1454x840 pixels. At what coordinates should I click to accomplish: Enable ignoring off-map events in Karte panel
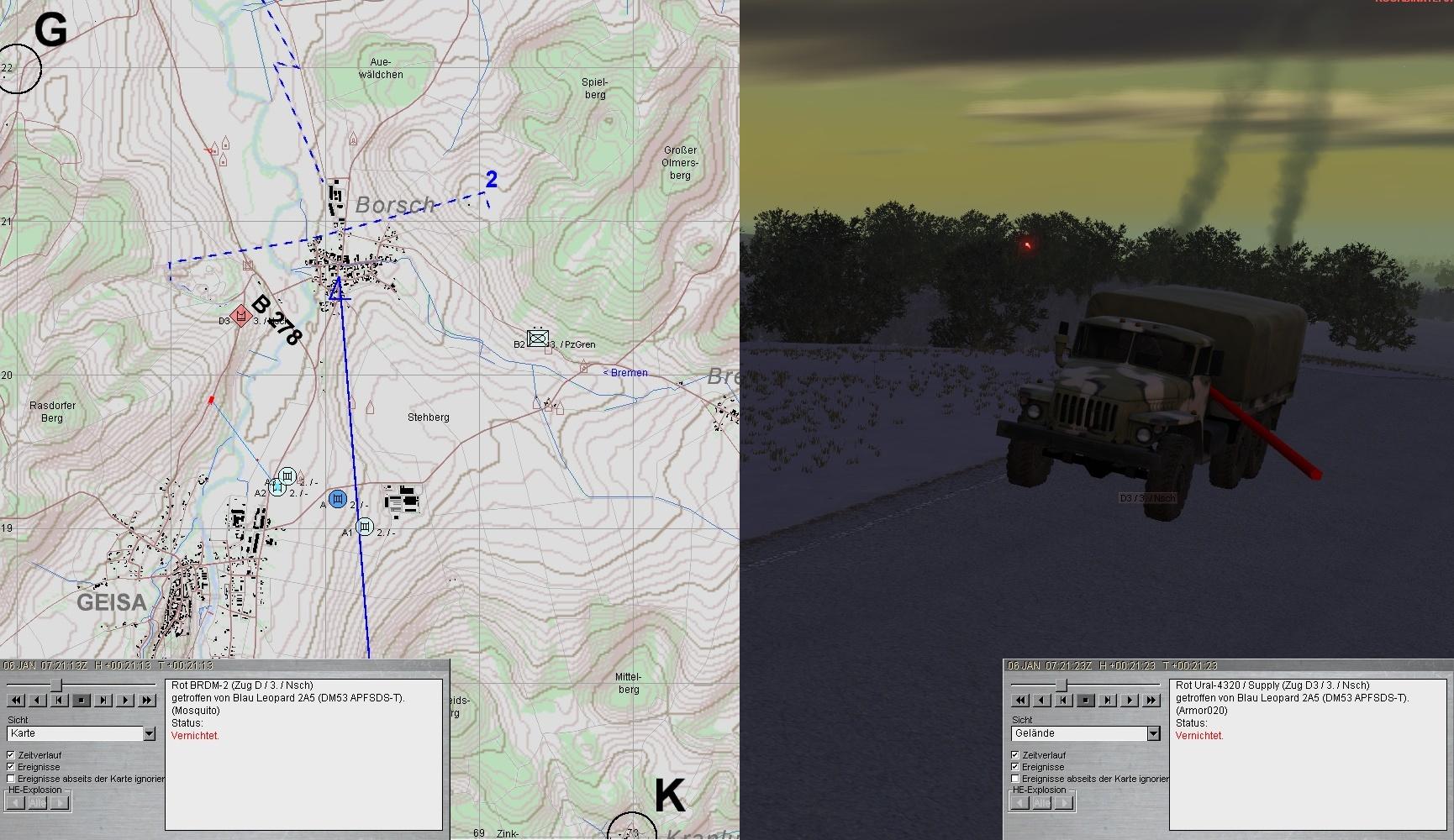tap(11, 779)
